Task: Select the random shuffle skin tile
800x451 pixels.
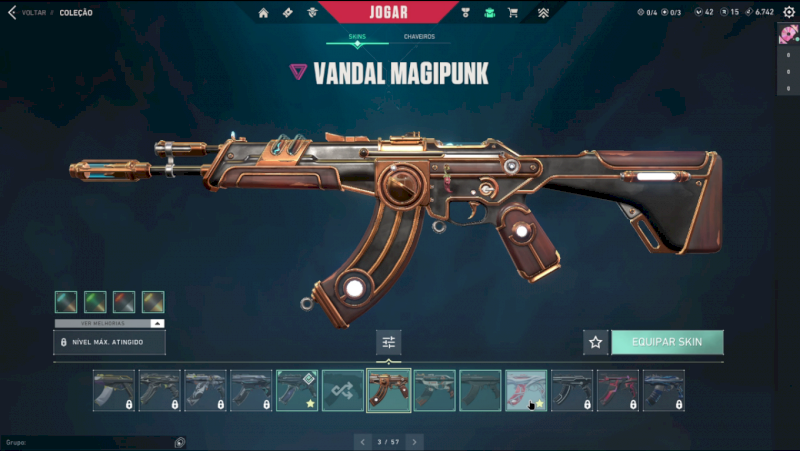Action: [x=343, y=390]
